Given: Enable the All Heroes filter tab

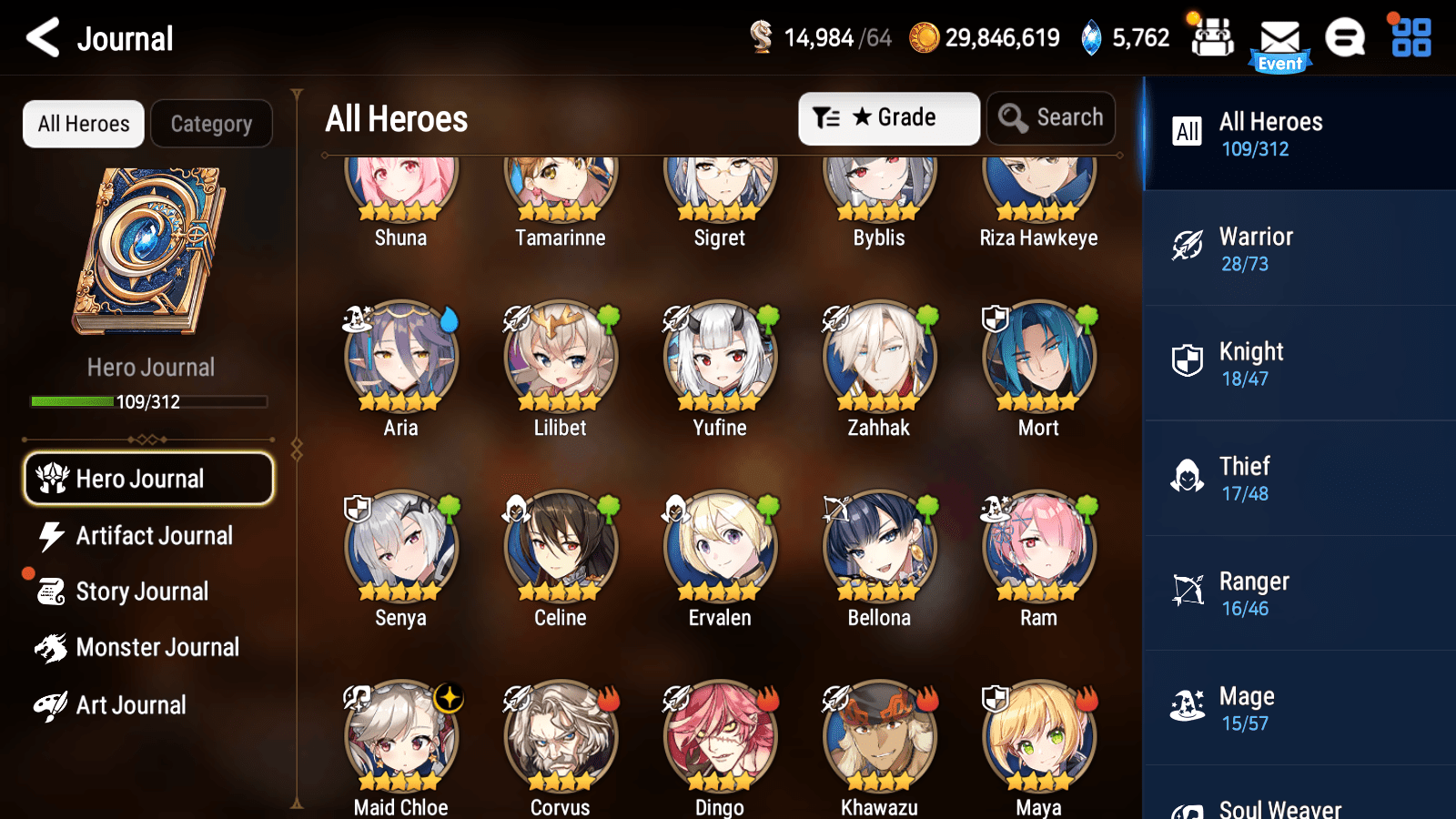Looking at the screenshot, I should [x=83, y=124].
